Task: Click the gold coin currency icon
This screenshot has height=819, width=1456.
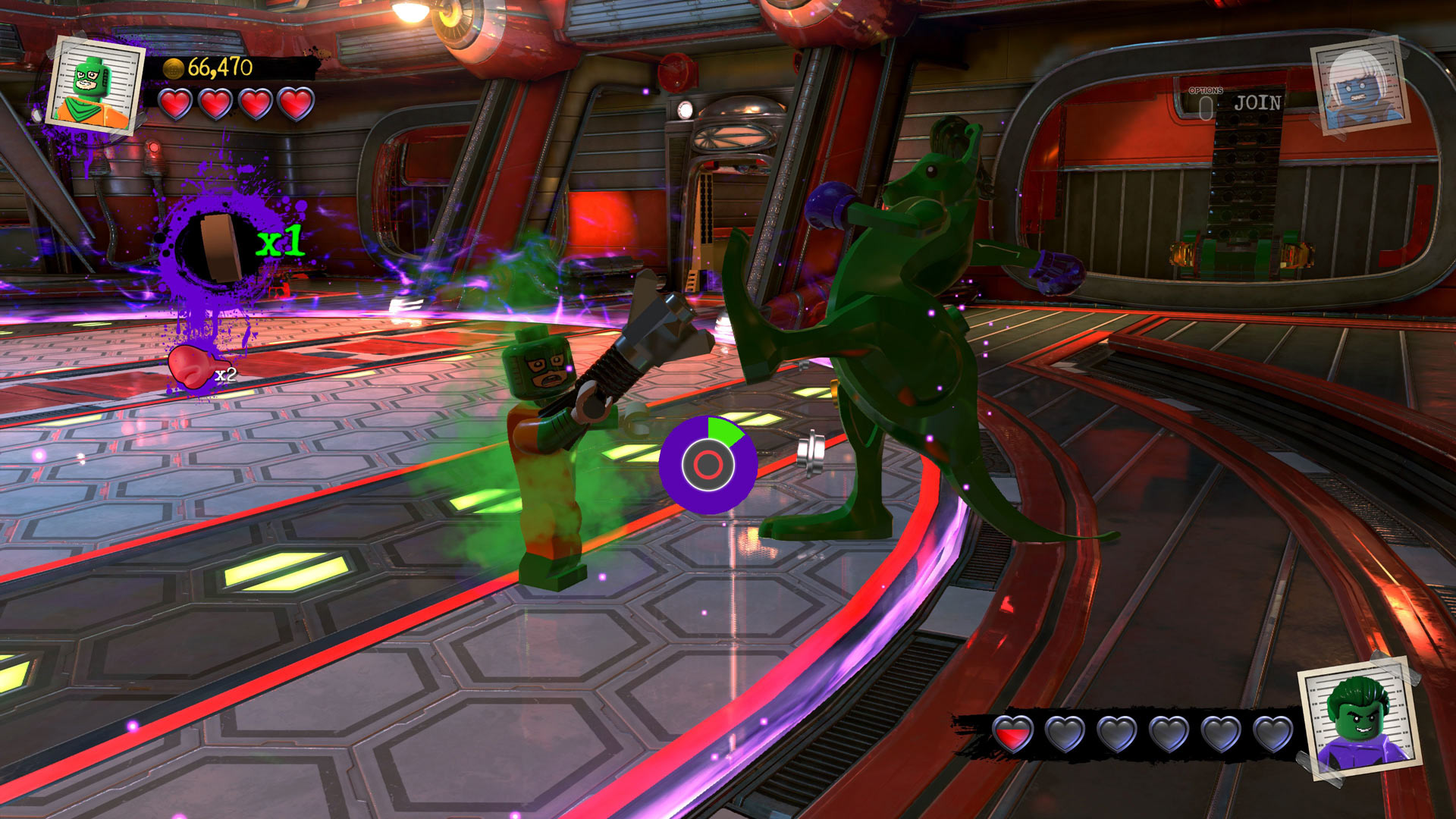Action: coord(173,67)
